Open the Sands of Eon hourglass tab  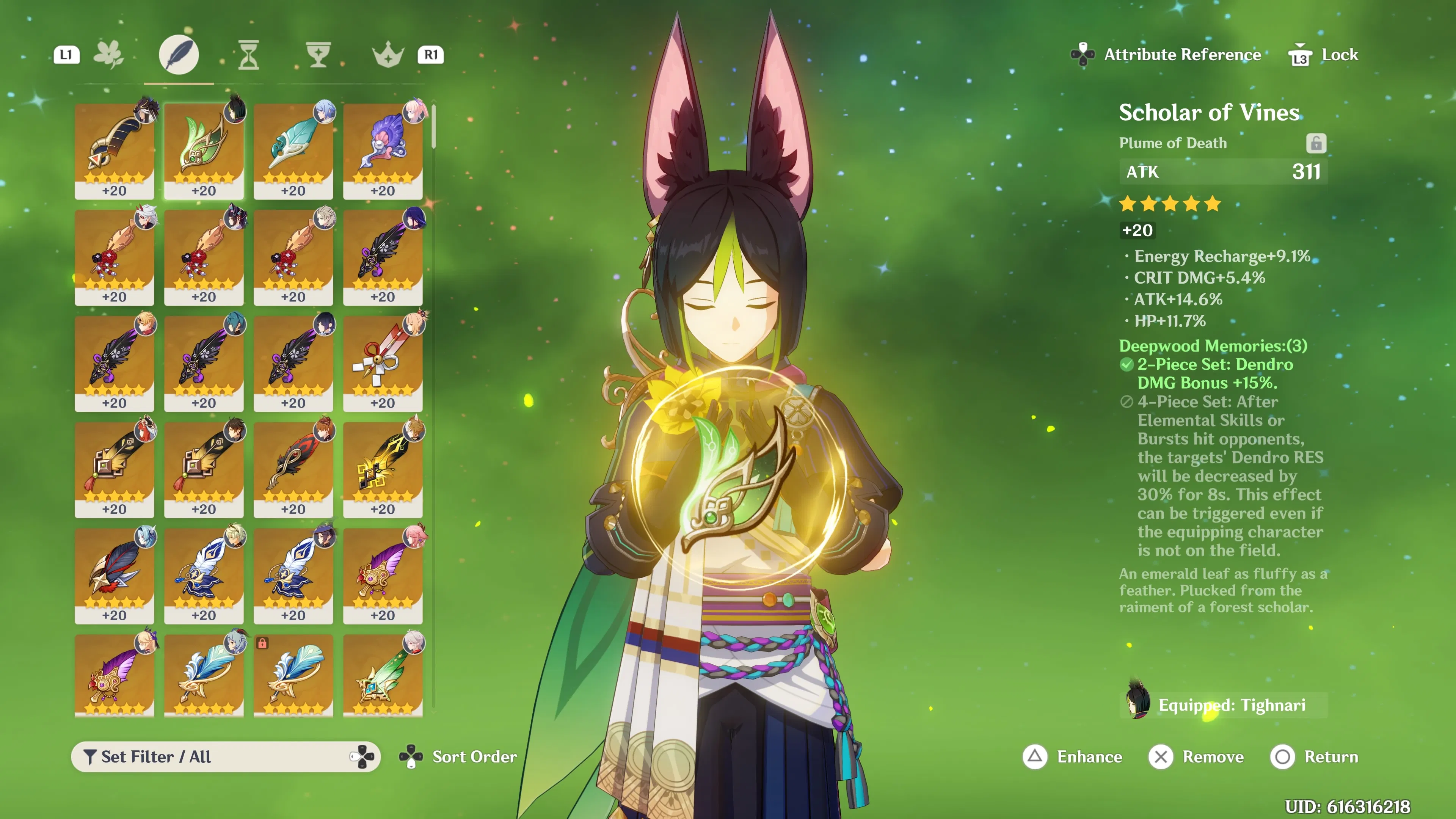click(249, 55)
